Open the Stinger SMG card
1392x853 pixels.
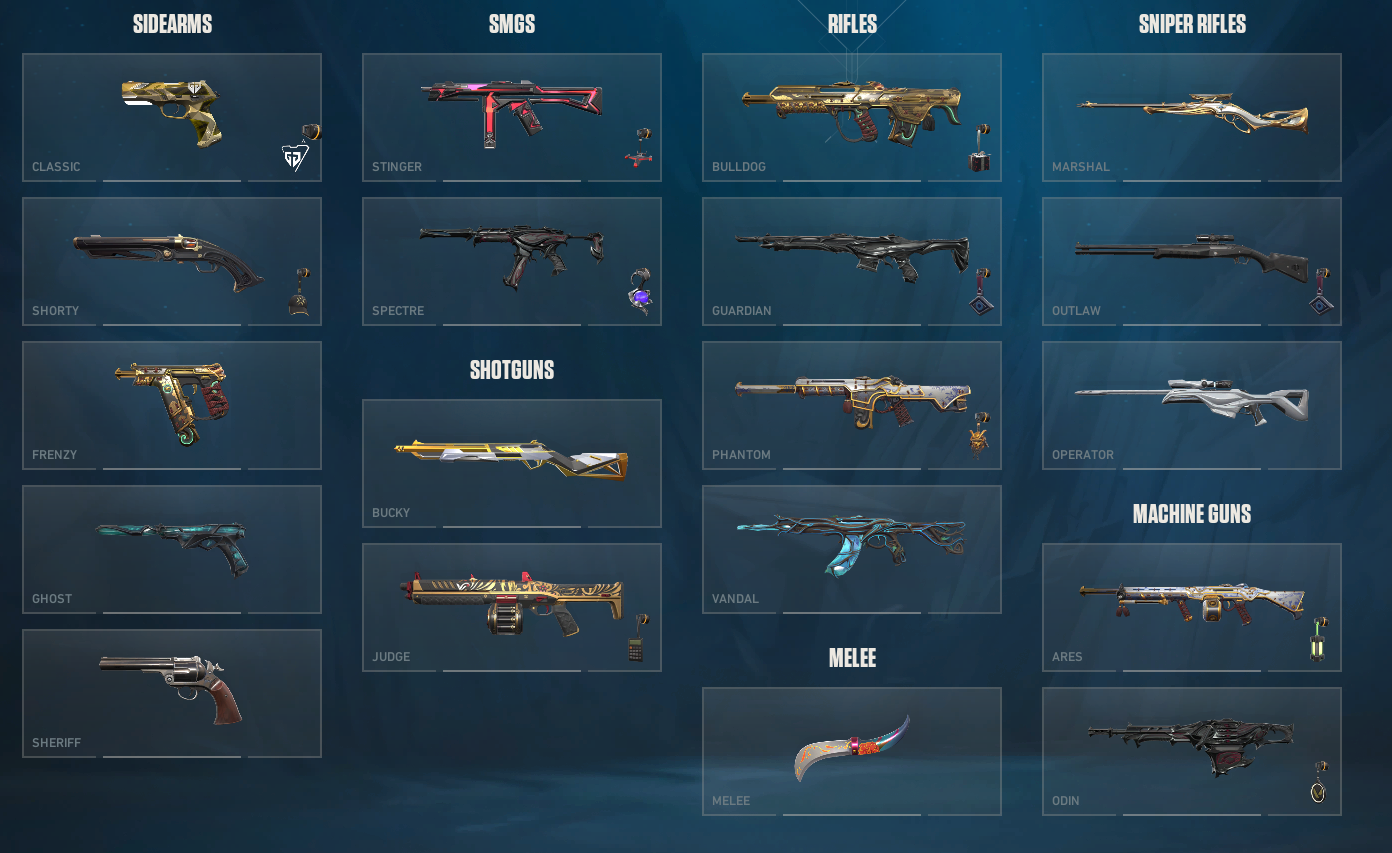(512, 117)
